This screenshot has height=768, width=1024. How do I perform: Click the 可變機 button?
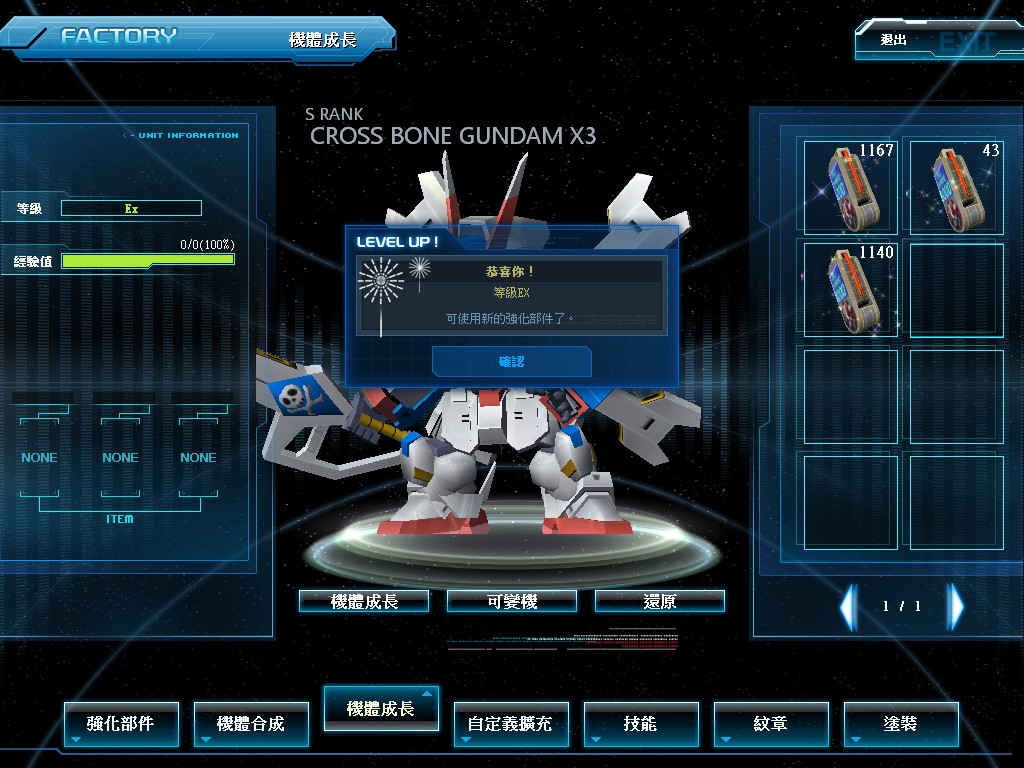[512, 601]
